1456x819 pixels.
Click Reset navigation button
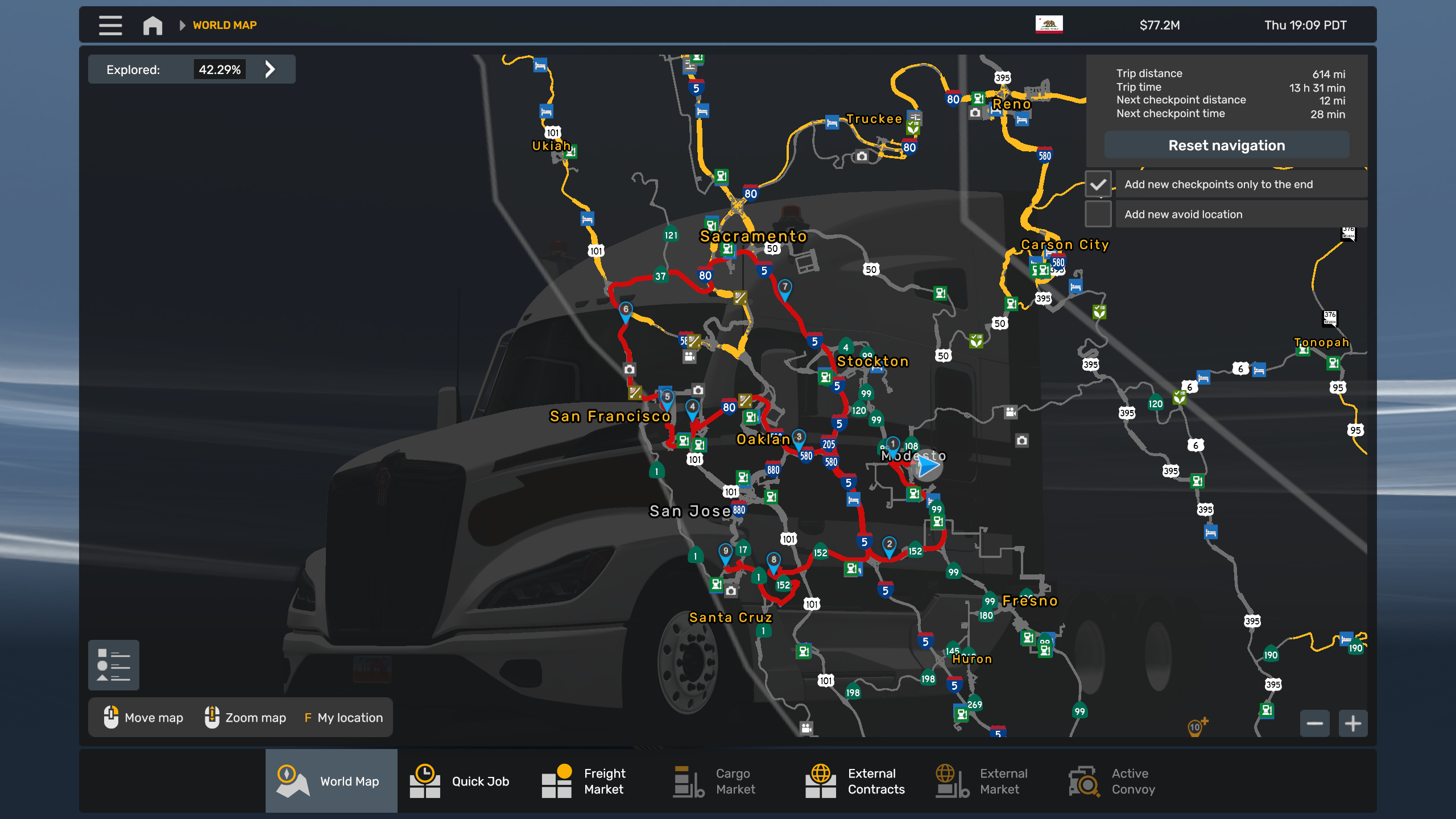click(1226, 146)
